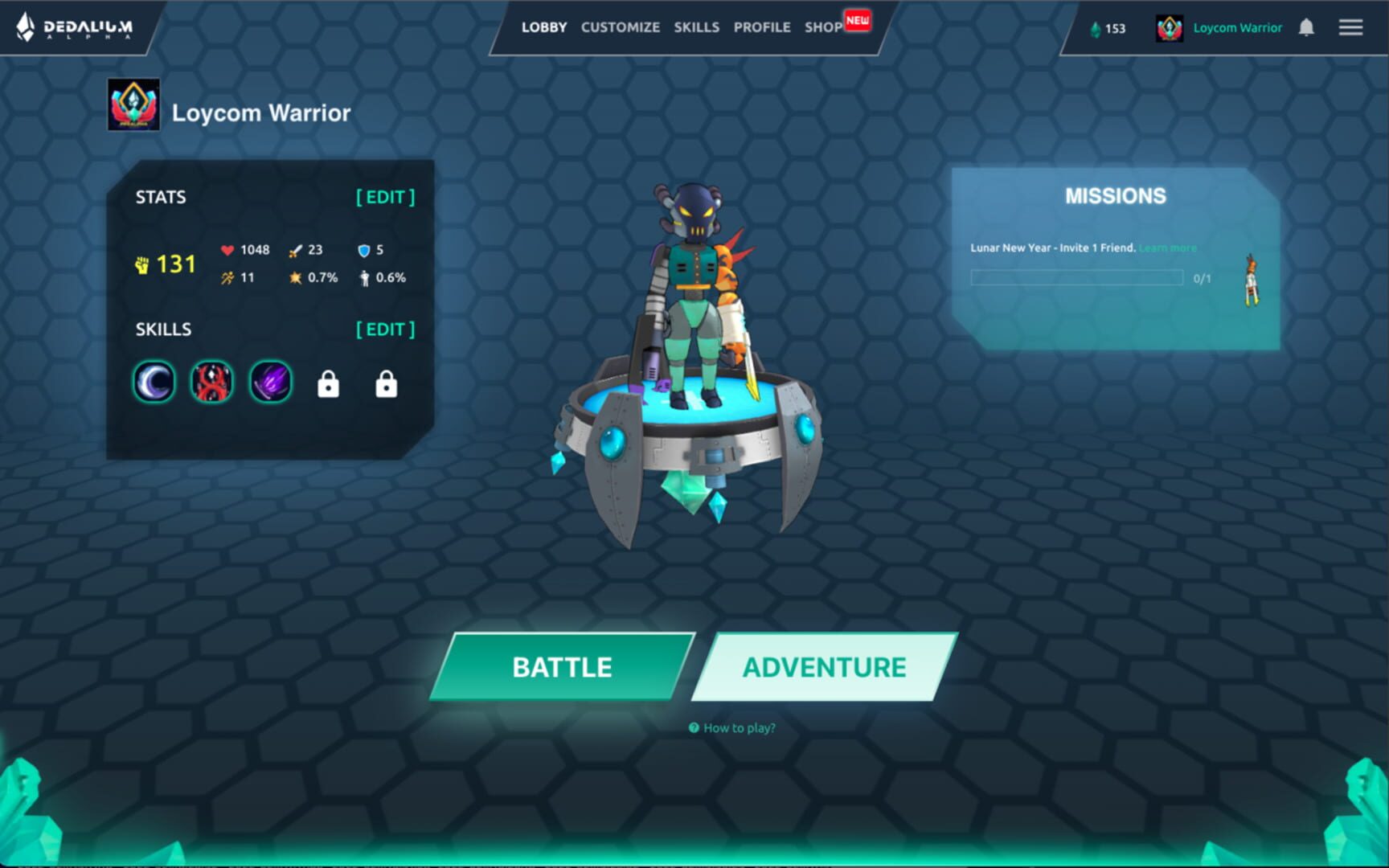Open the purple claw skill icon
Viewport: 1389px width, 868px height.
[x=268, y=382]
